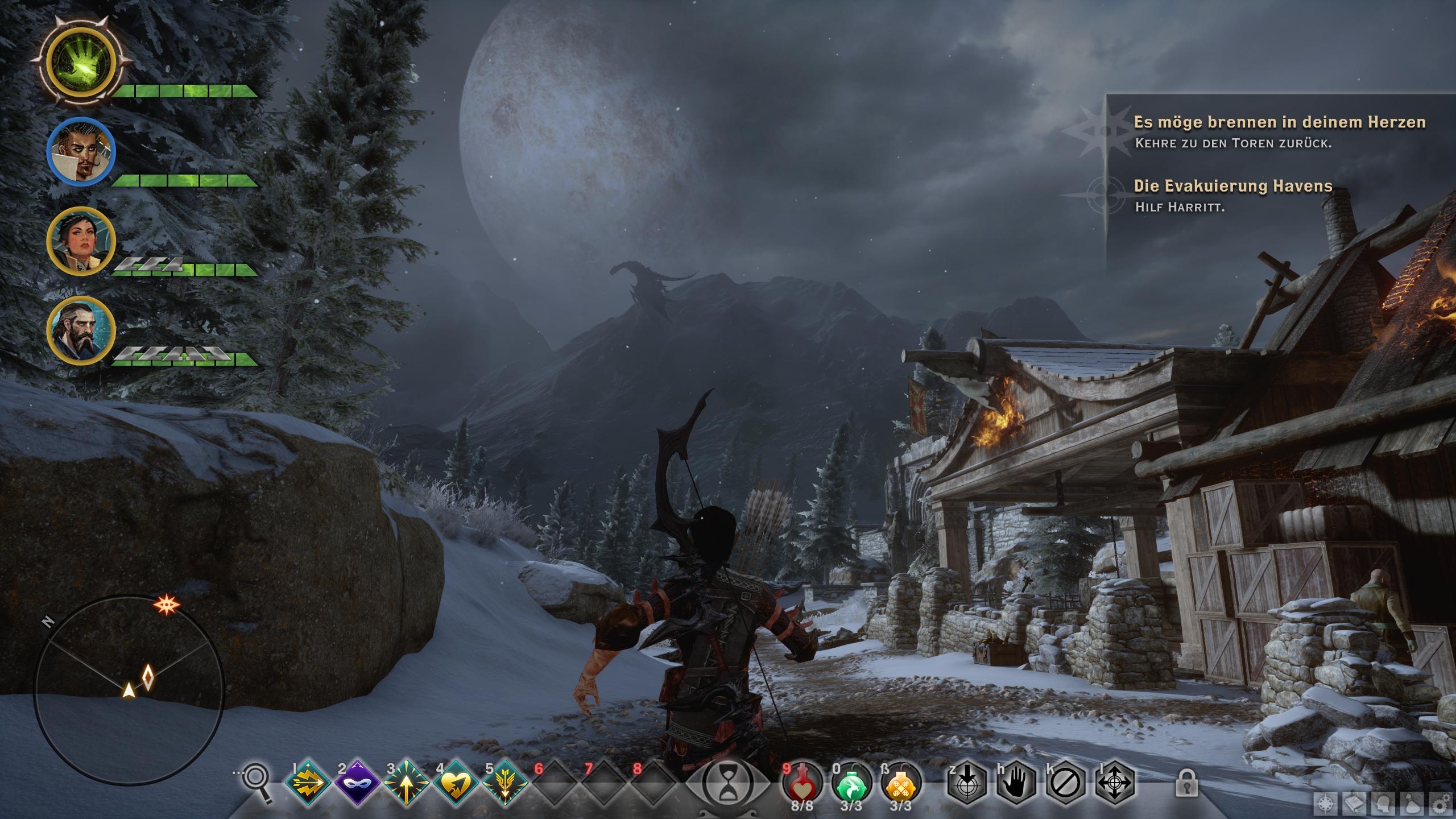
Task: Track the quest 'Es möge brennen in deinem Herzen'
Action: pos(1280,122)
